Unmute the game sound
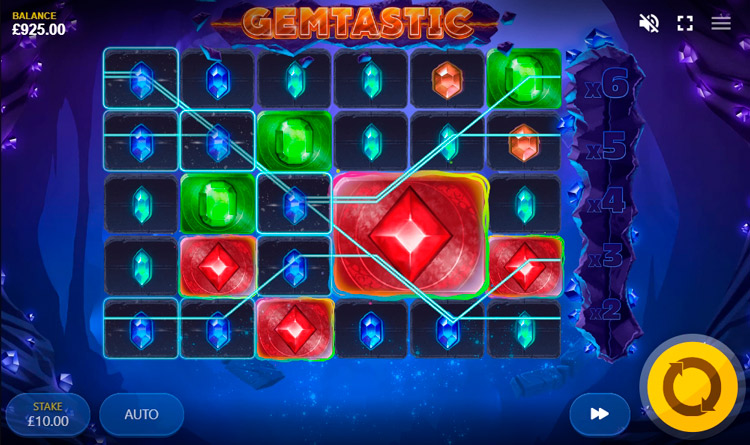Screen dimensions: 750x445 [x=649, y=23]
